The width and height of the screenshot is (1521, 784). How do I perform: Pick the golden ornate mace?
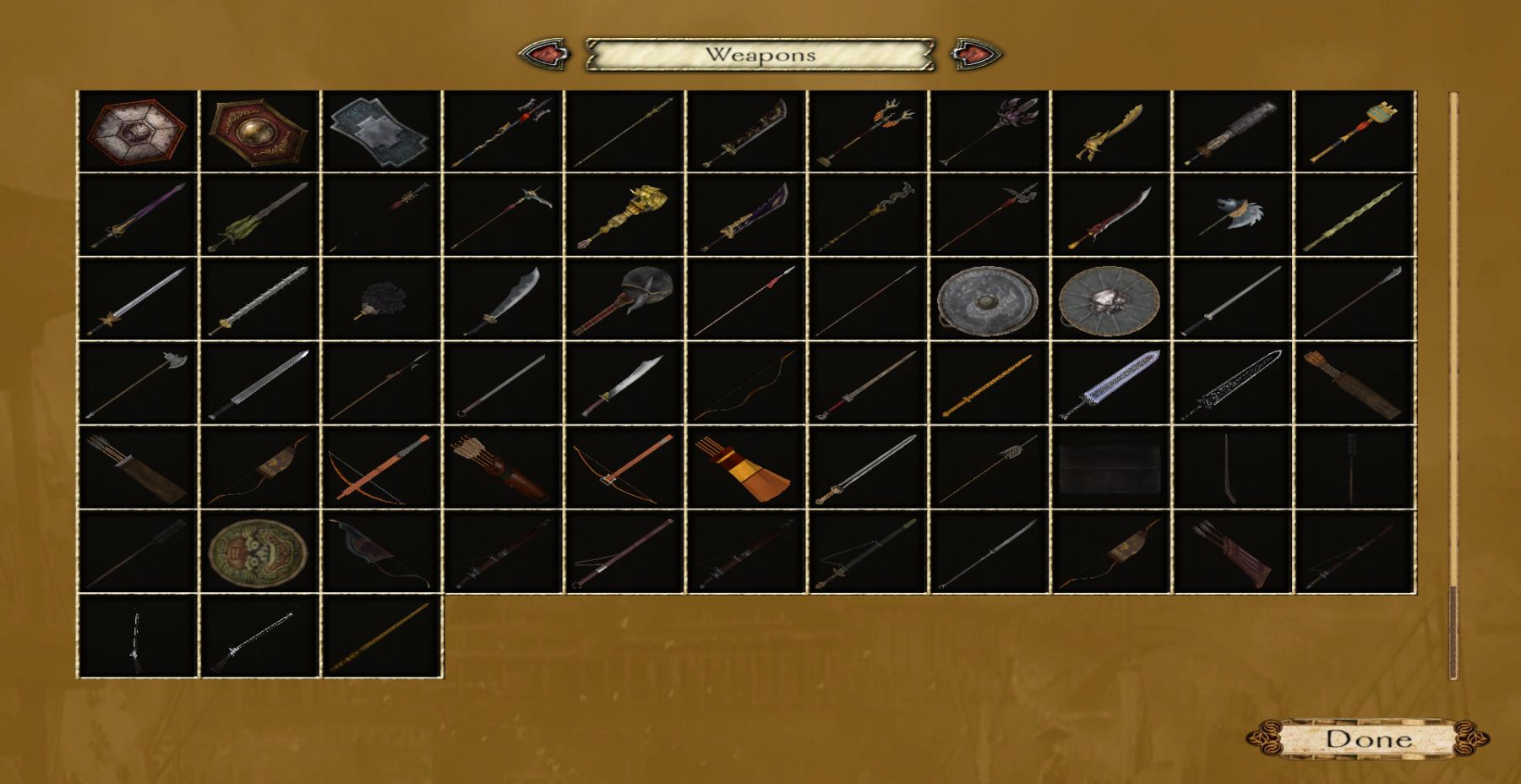pos(624,215)
